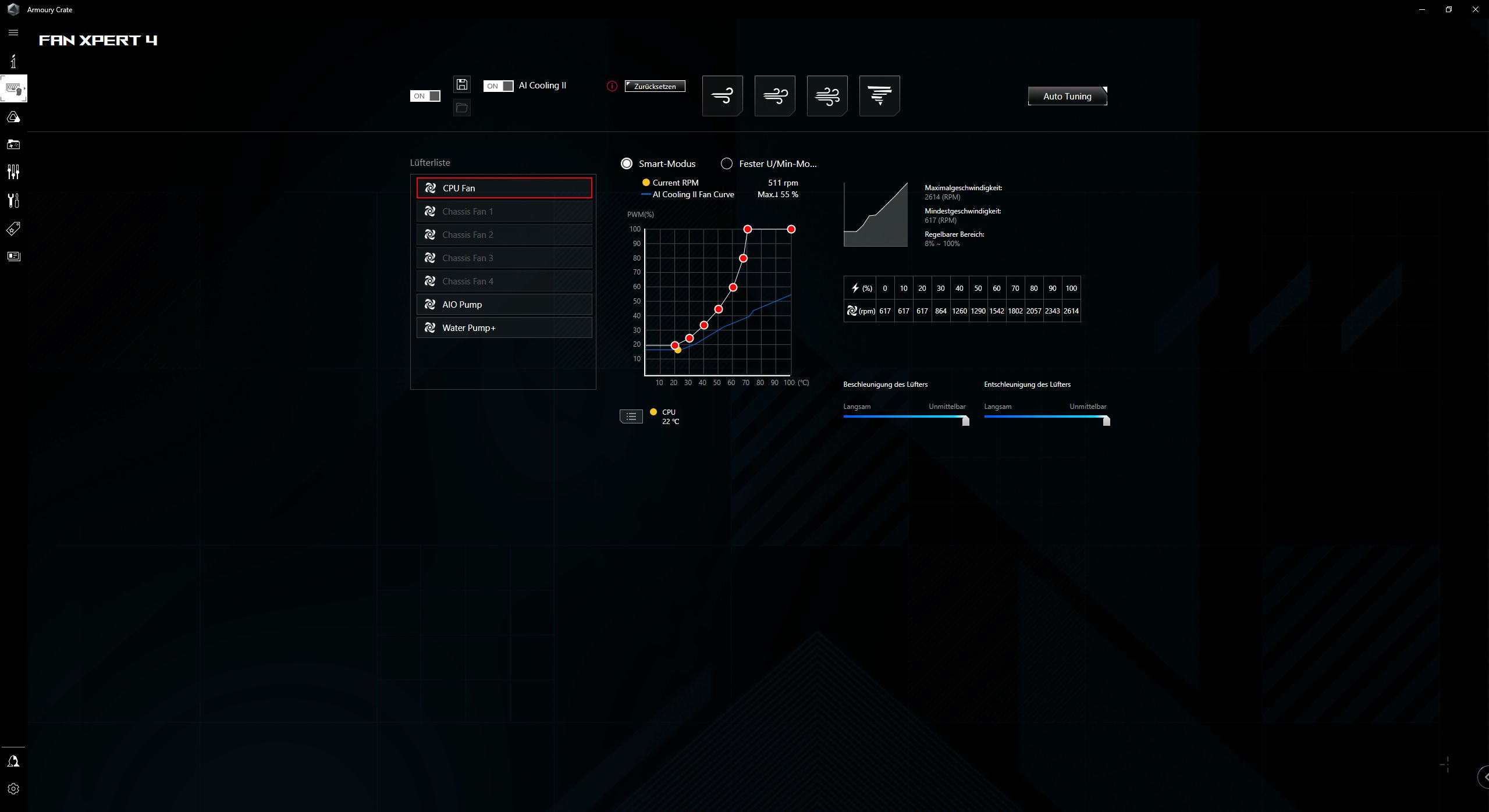The width and height of the screenshot is (1489, 812).
Task: Select CPU Fan in the fan list
Action: point(504,188)
